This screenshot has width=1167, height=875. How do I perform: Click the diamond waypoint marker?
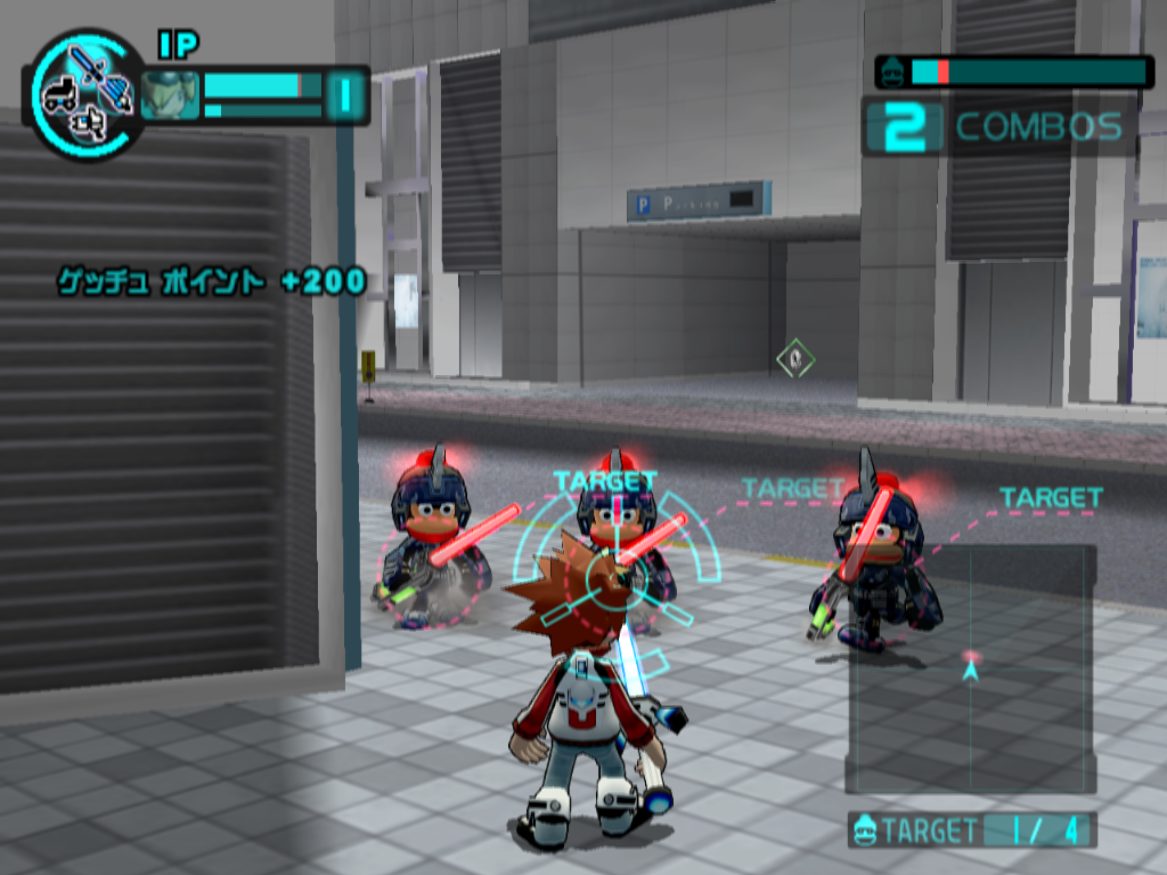pyautogui.click(x=795, y=358)
